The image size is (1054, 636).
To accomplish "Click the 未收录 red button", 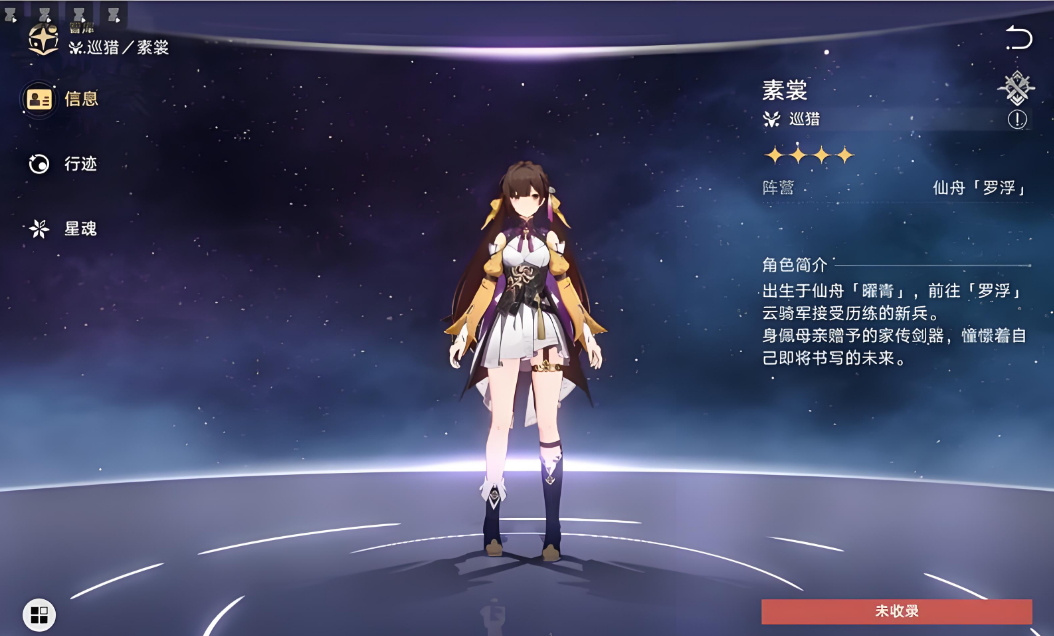I will tap(896, 611).
